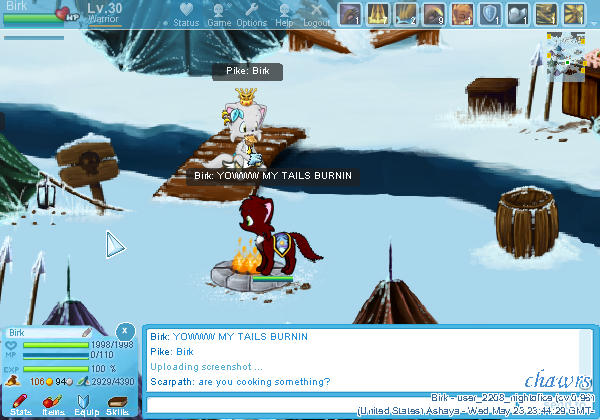Close the character info panel
This screenshot has height=420, width=600.
(124, 330)
